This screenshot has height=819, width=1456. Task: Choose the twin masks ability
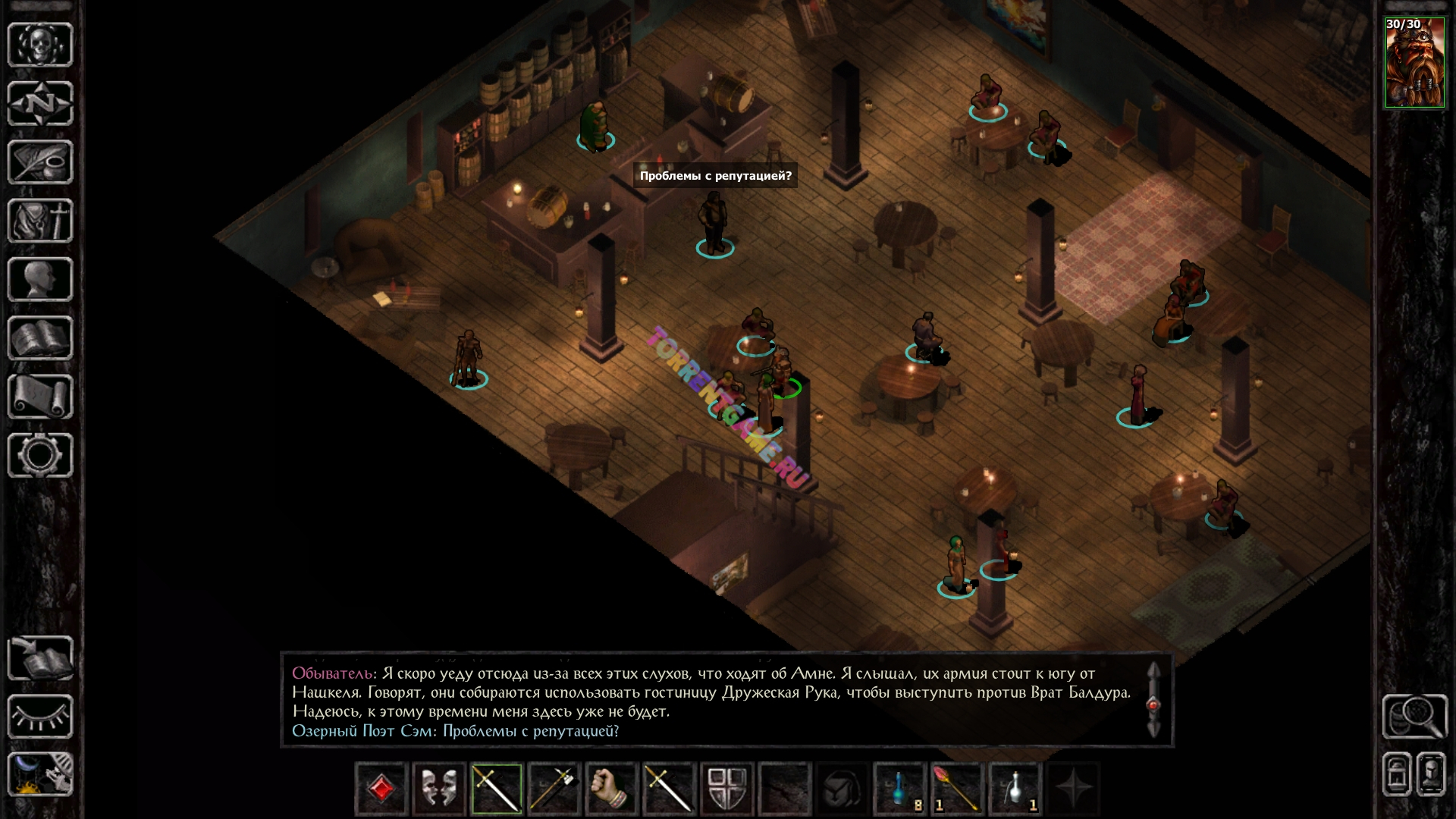point(439,789)
